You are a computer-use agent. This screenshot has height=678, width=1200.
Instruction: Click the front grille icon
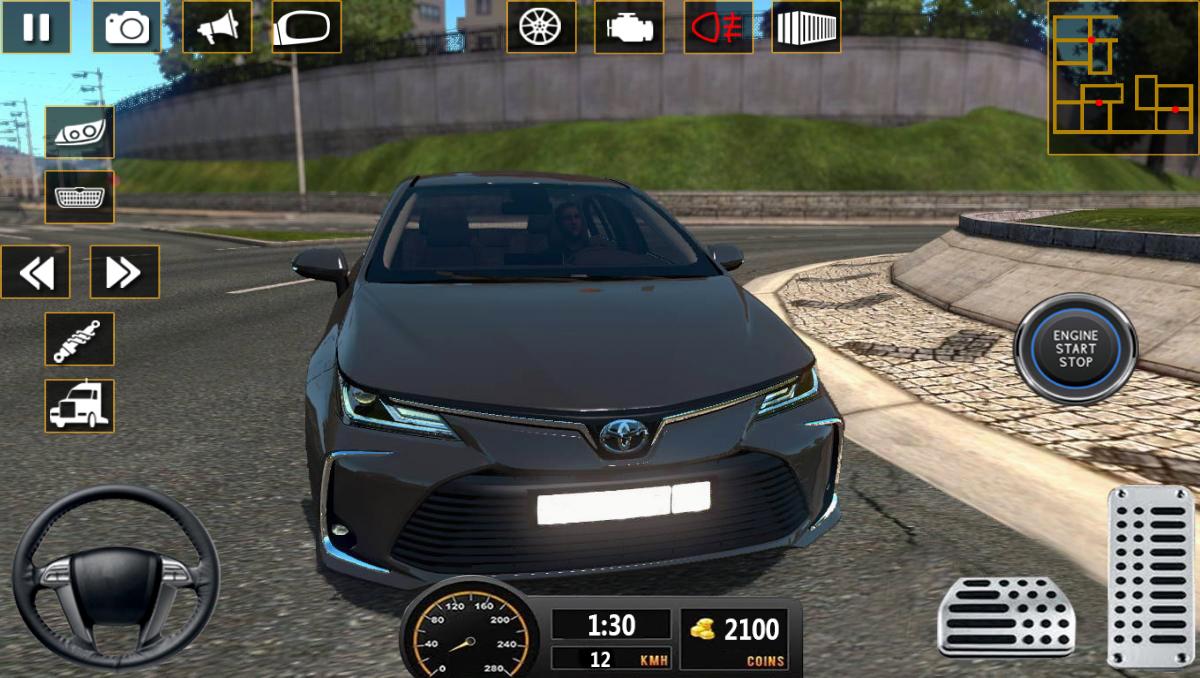79,197
